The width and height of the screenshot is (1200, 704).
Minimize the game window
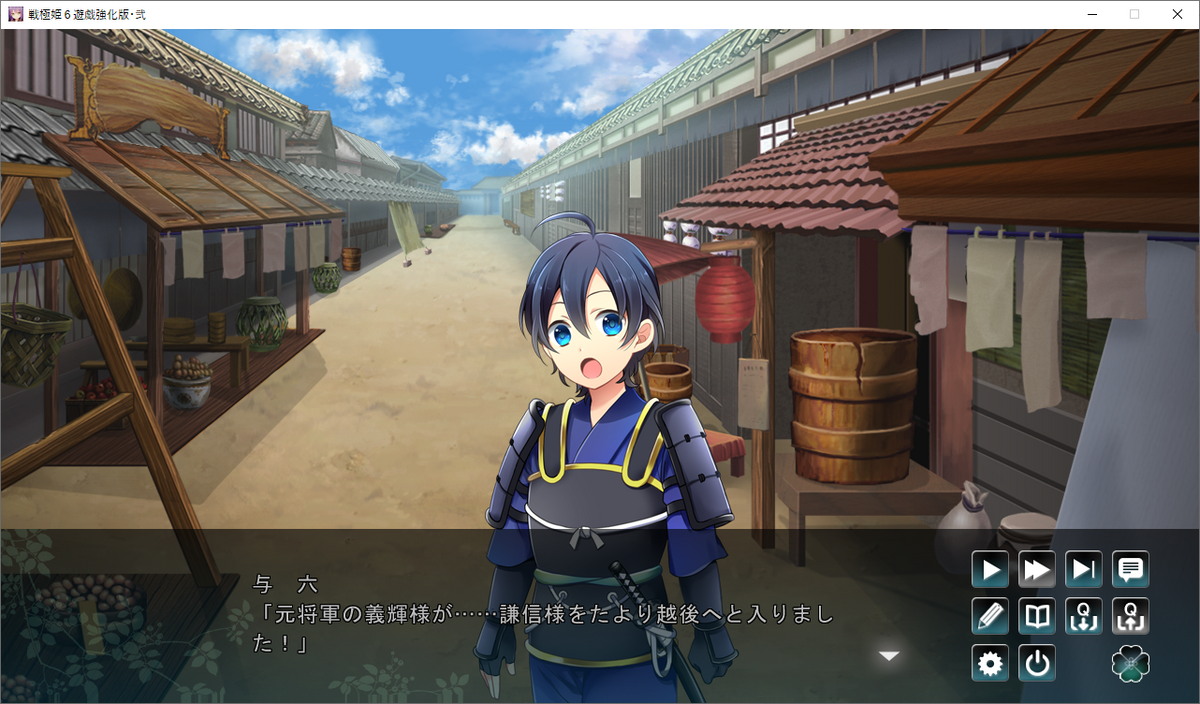tap(1091, 14)
